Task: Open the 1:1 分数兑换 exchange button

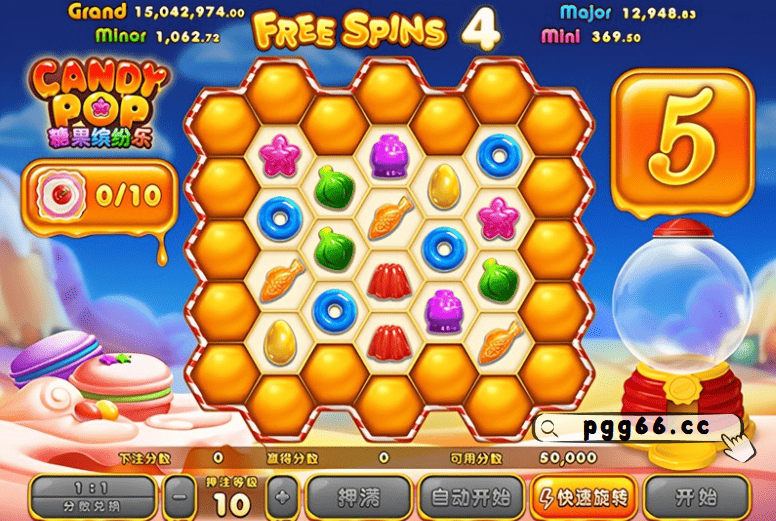Action: 93,496
